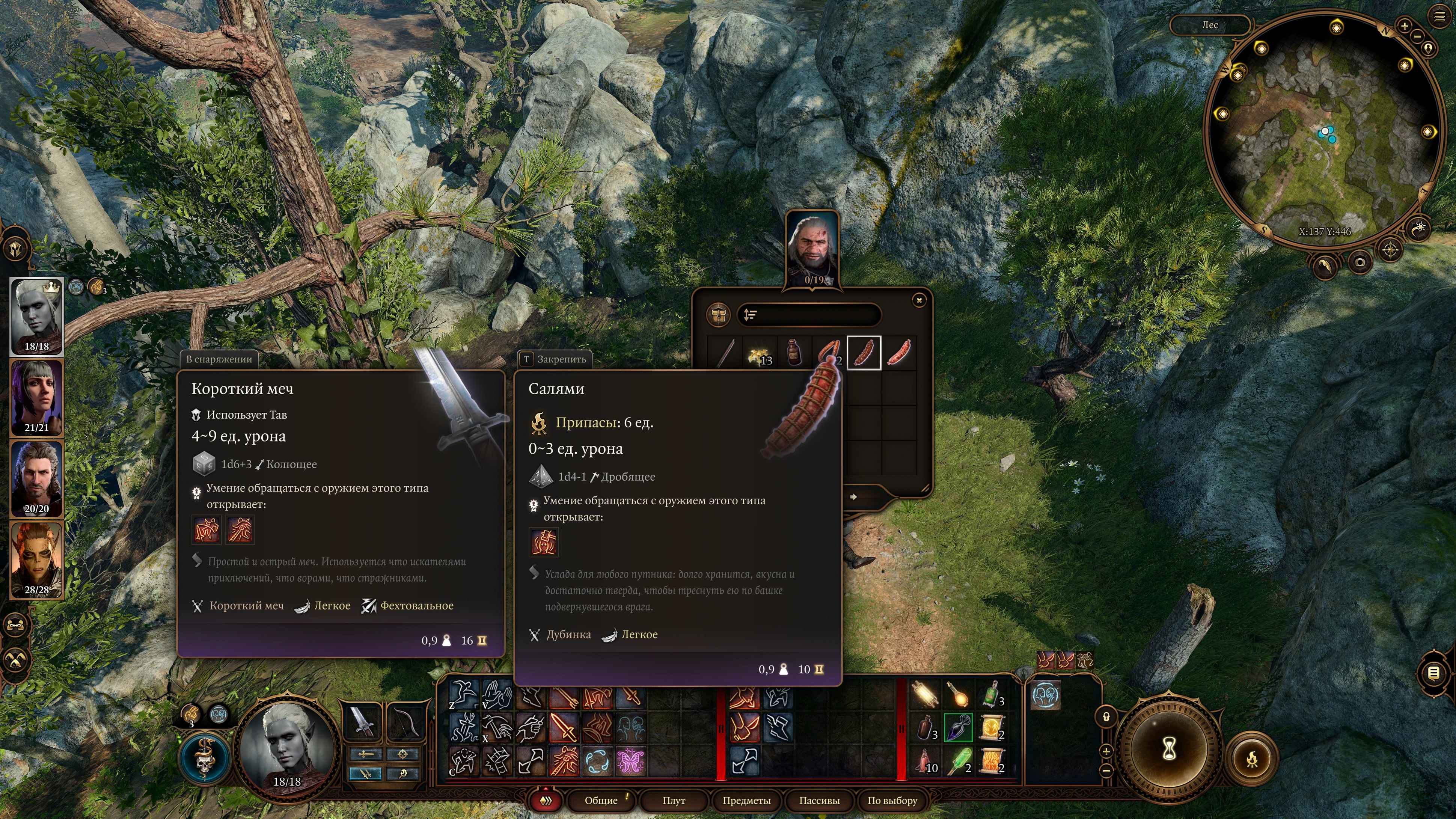The image size is (1456, 819).
Task: Activate the pink butterfly ability
Action: [x=630, y=761]
